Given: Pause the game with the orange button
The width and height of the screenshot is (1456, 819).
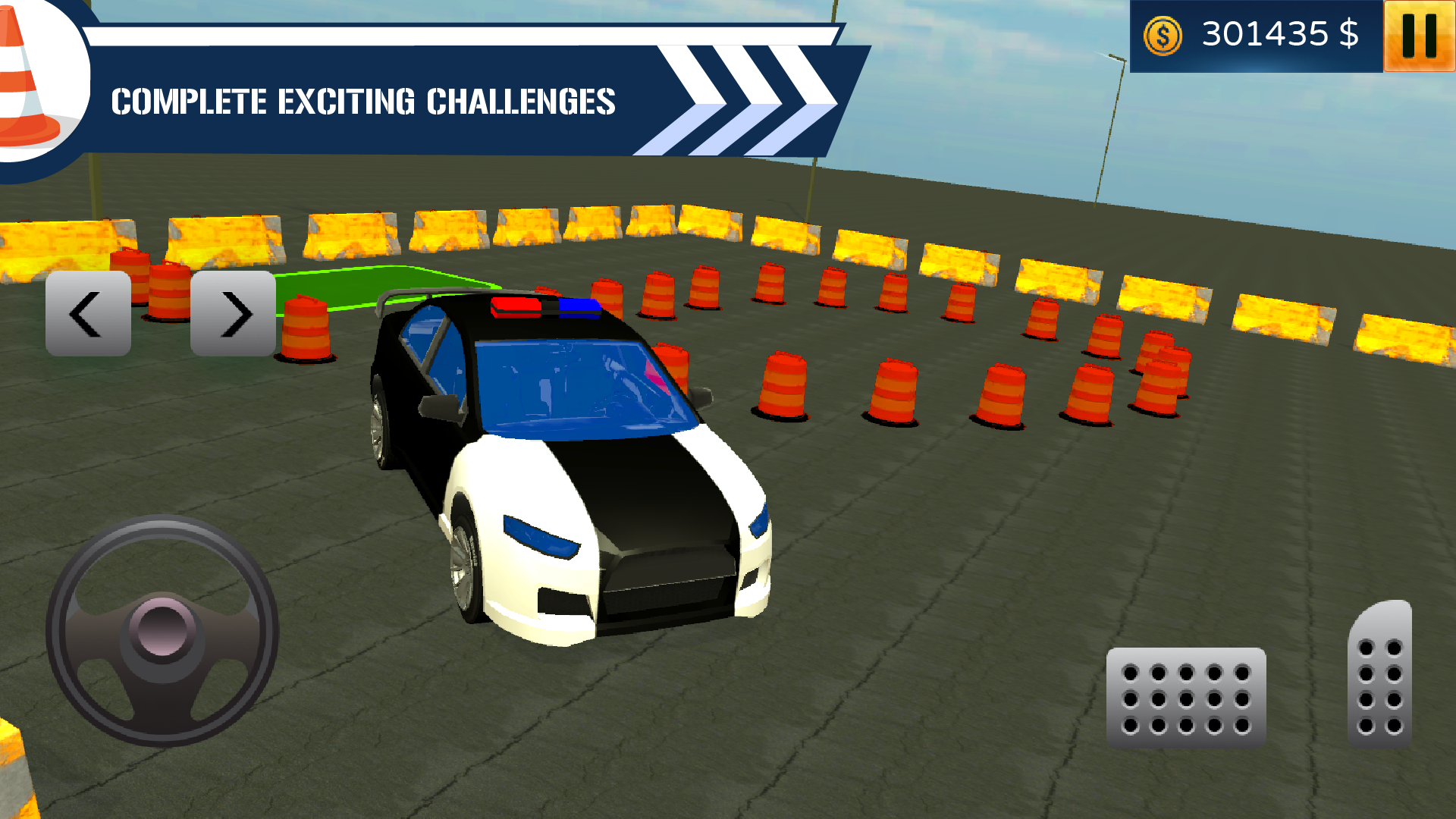Looking at the screenshot, I should coord(1419,36).
